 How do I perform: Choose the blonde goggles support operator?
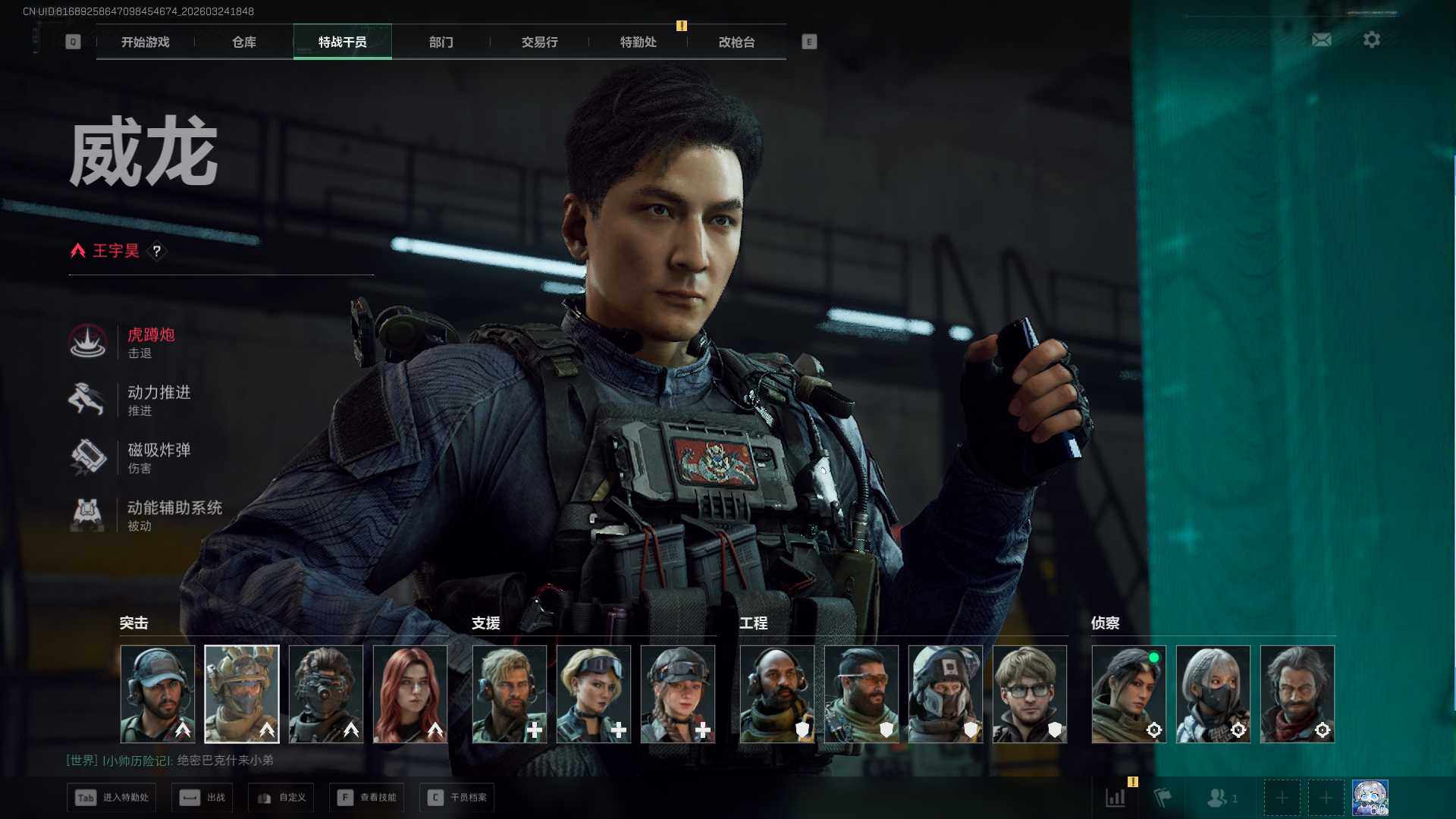[594, 694]
